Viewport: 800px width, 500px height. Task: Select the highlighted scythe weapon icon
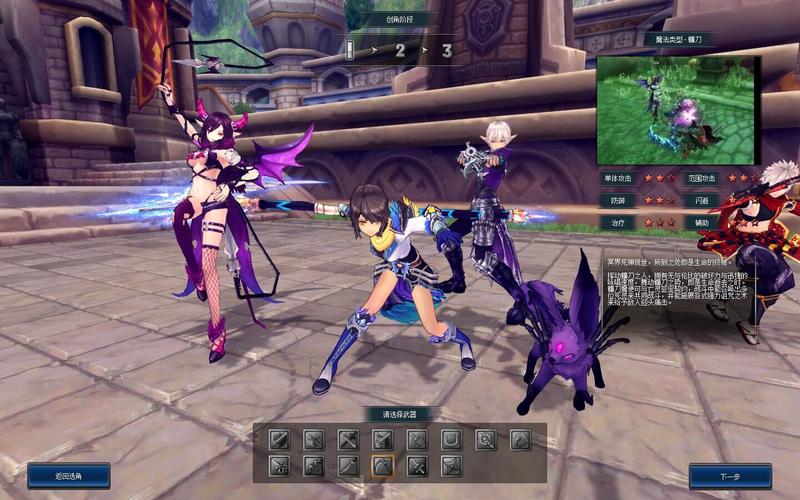382,465
